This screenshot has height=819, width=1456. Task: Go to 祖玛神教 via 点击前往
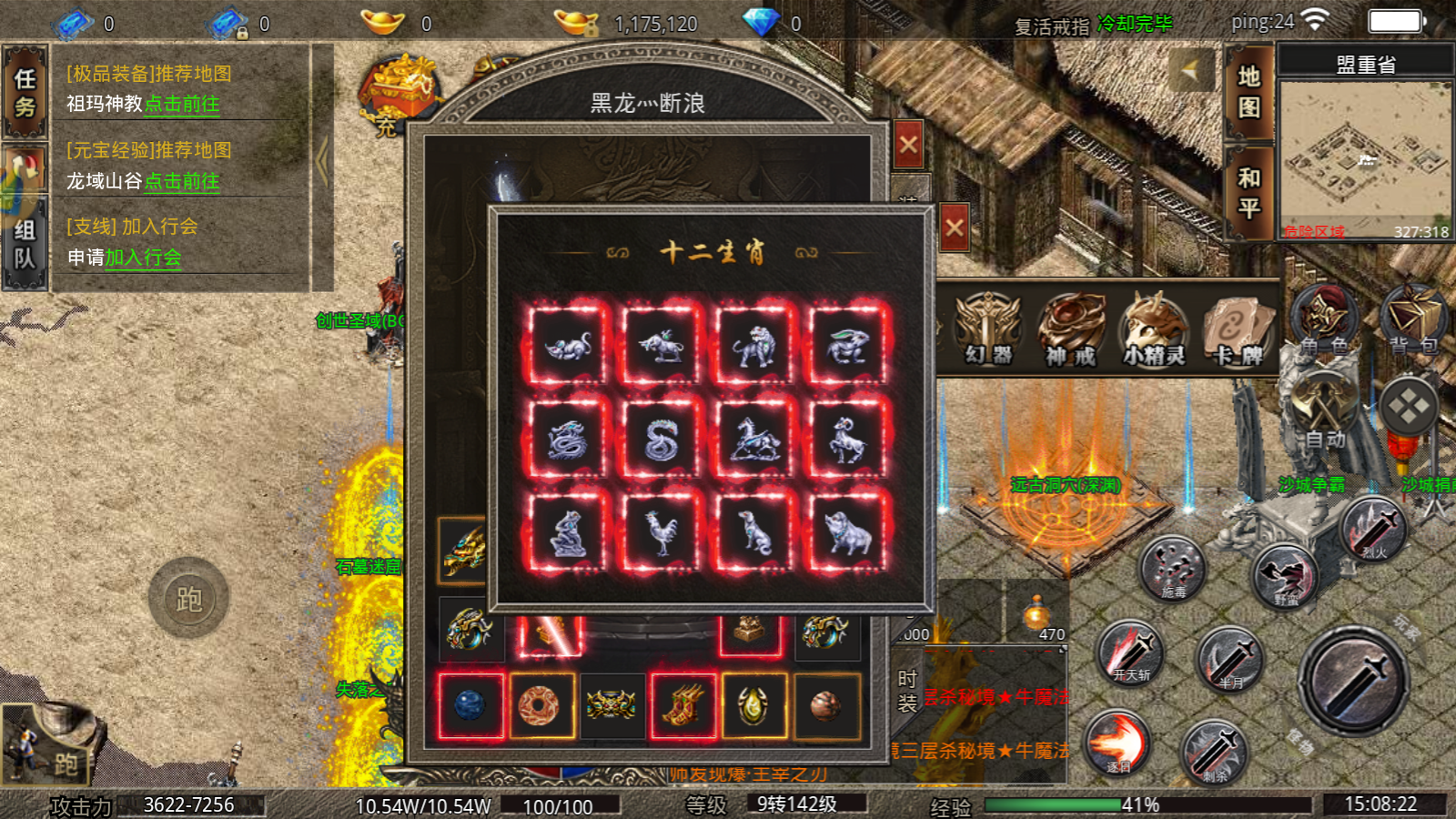(182, 105)
